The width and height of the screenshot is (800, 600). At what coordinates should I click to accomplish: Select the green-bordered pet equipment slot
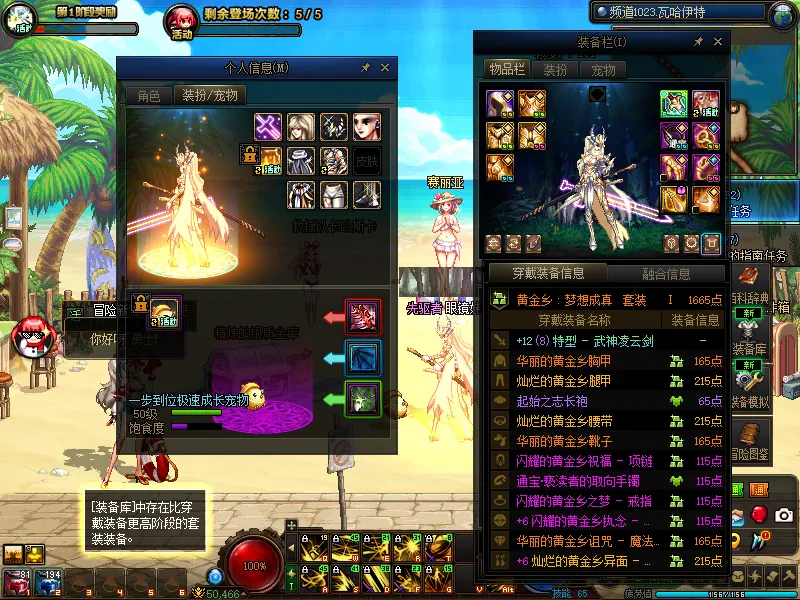[360, 398]
